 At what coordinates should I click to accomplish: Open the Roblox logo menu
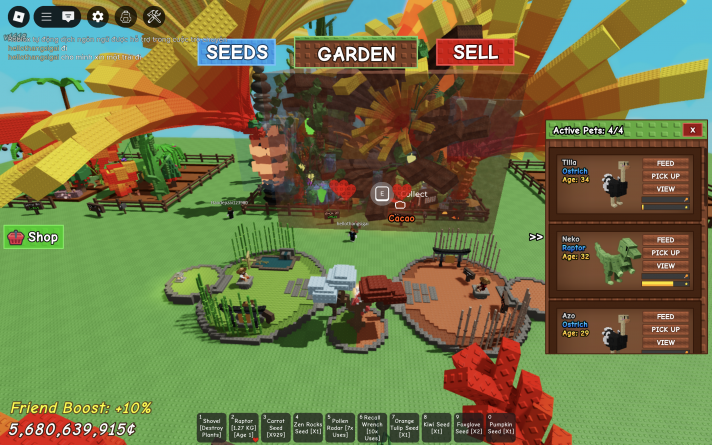click(x=18, y=17)
